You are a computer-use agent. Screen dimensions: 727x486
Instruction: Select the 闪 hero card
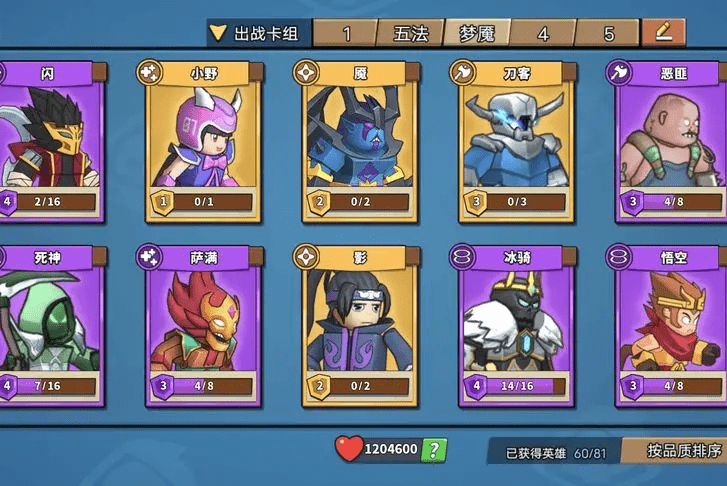pyautogui.click(x=48, y=140)
